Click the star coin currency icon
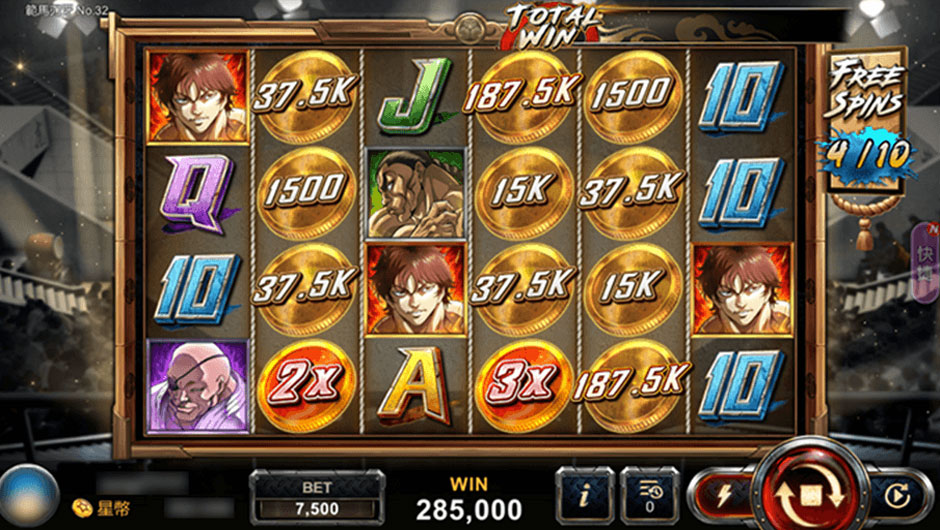Screen dimensions: 940x530 pyautogui.click(x=79, y=510)
